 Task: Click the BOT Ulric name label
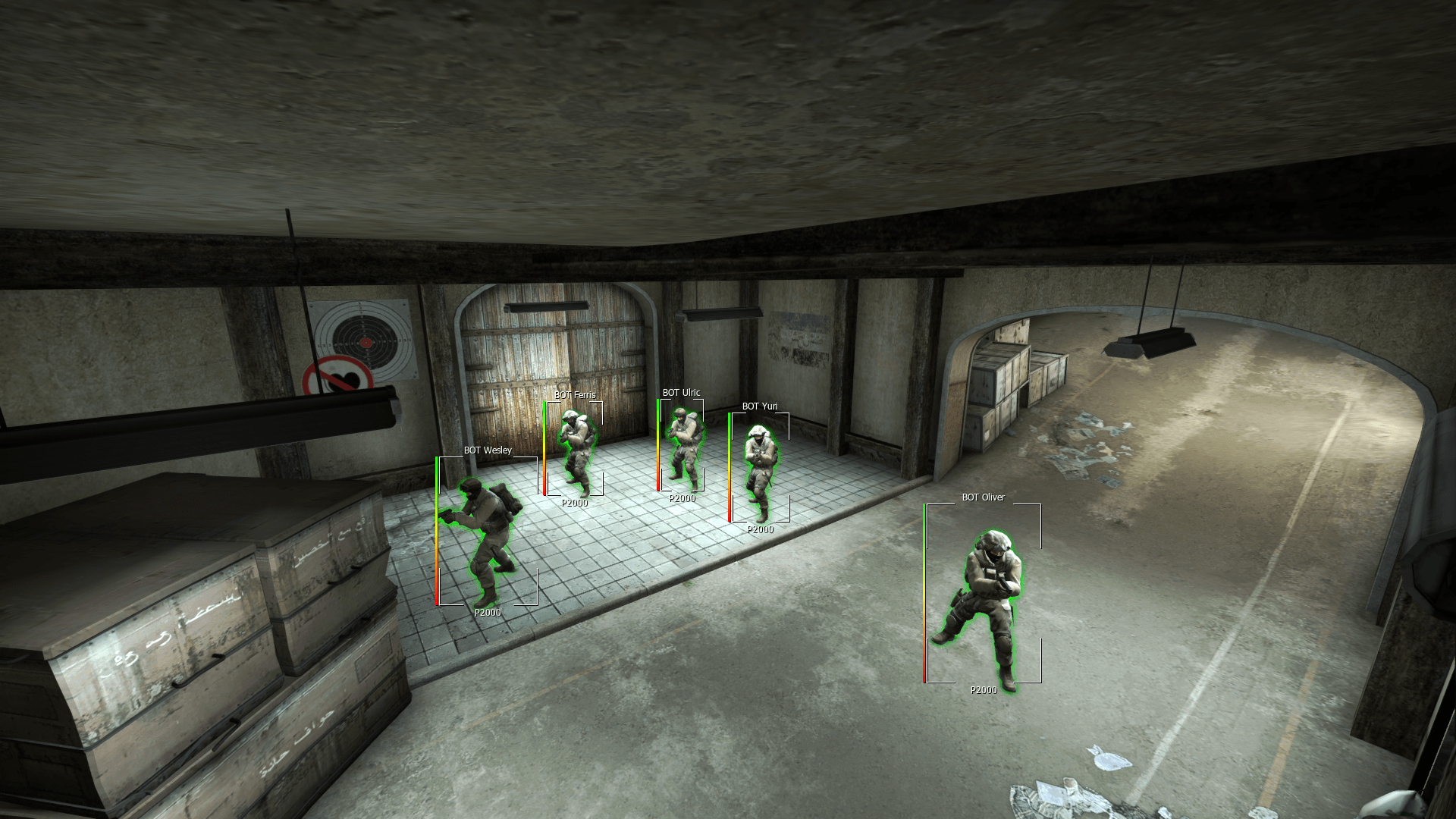click(682, 392)
